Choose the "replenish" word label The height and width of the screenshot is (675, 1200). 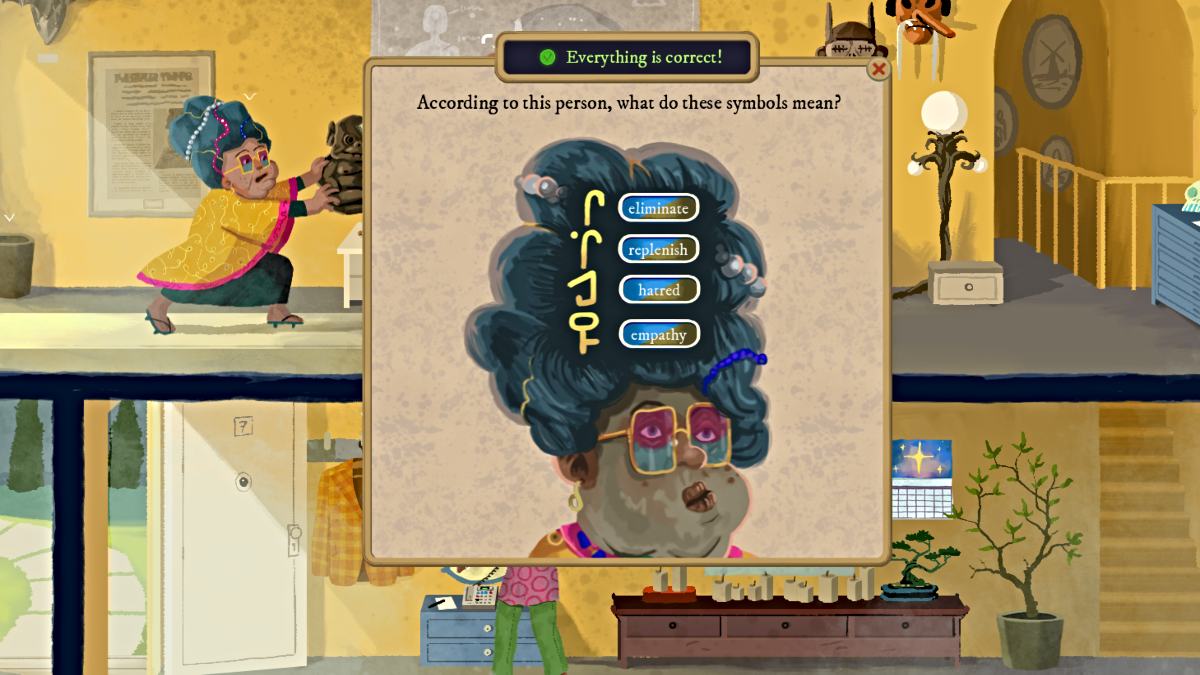[658, 249]
